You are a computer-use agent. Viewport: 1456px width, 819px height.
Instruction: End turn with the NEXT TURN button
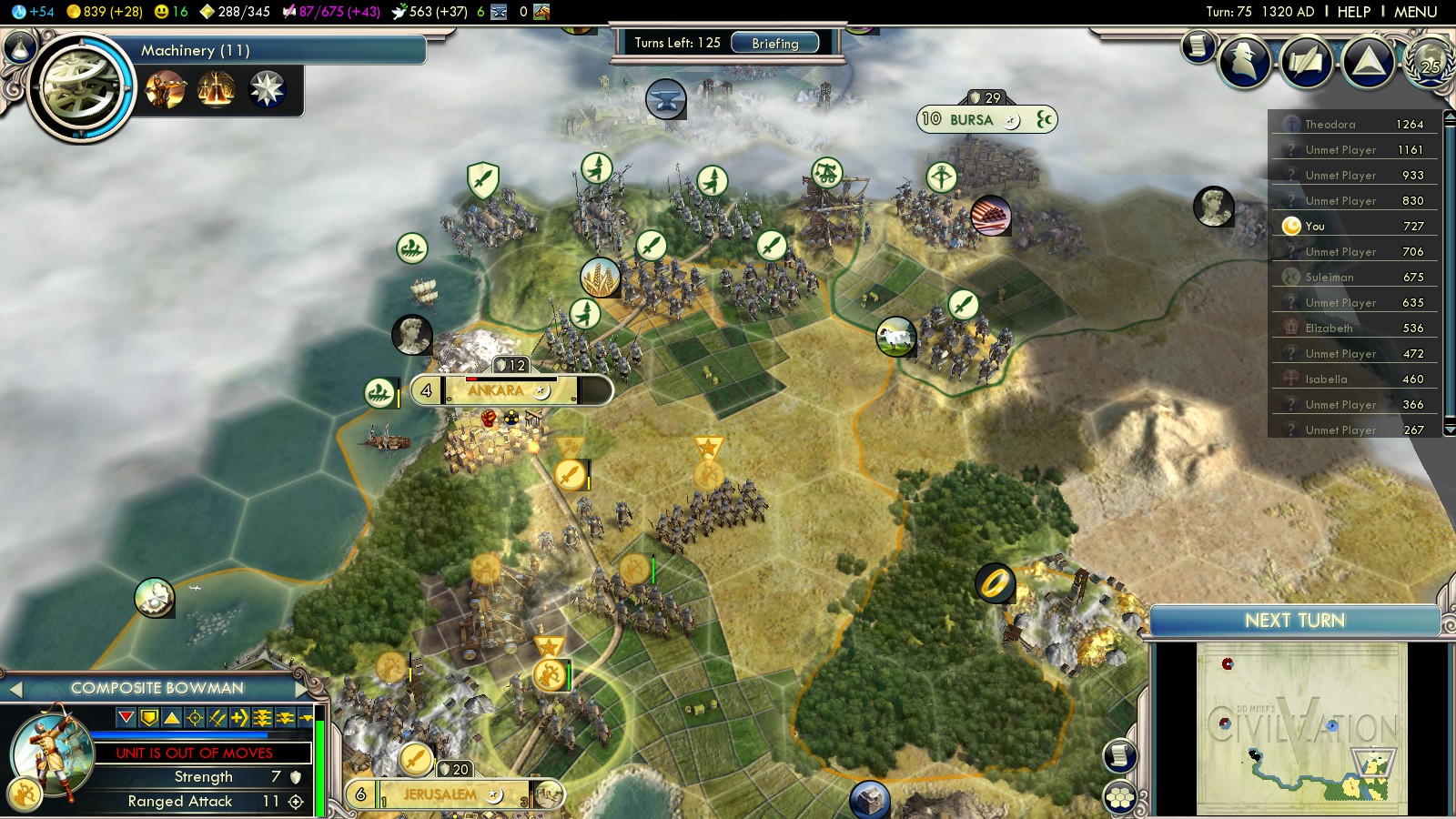[1294, 621]
